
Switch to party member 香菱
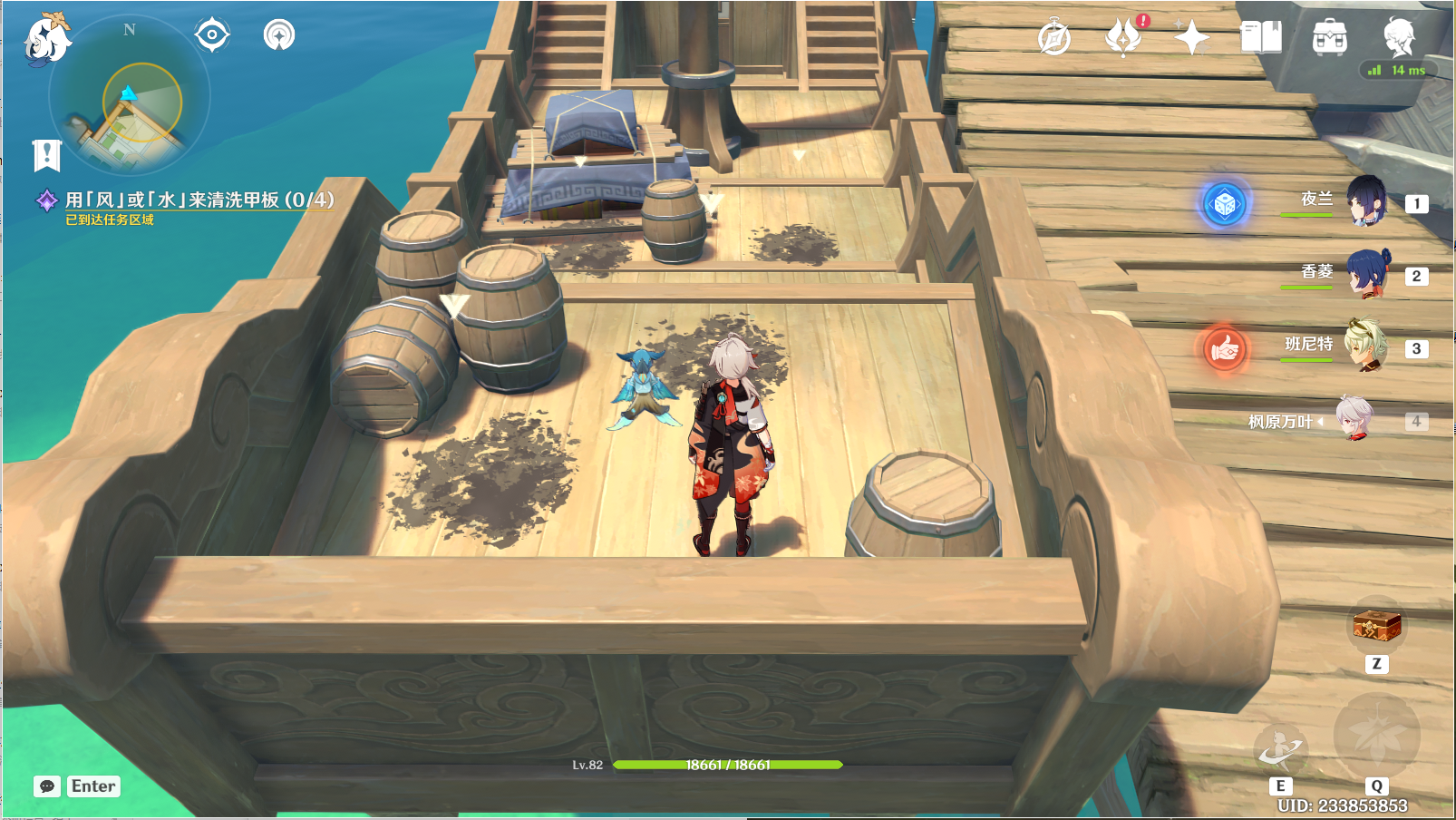(x=1365, y=274)
